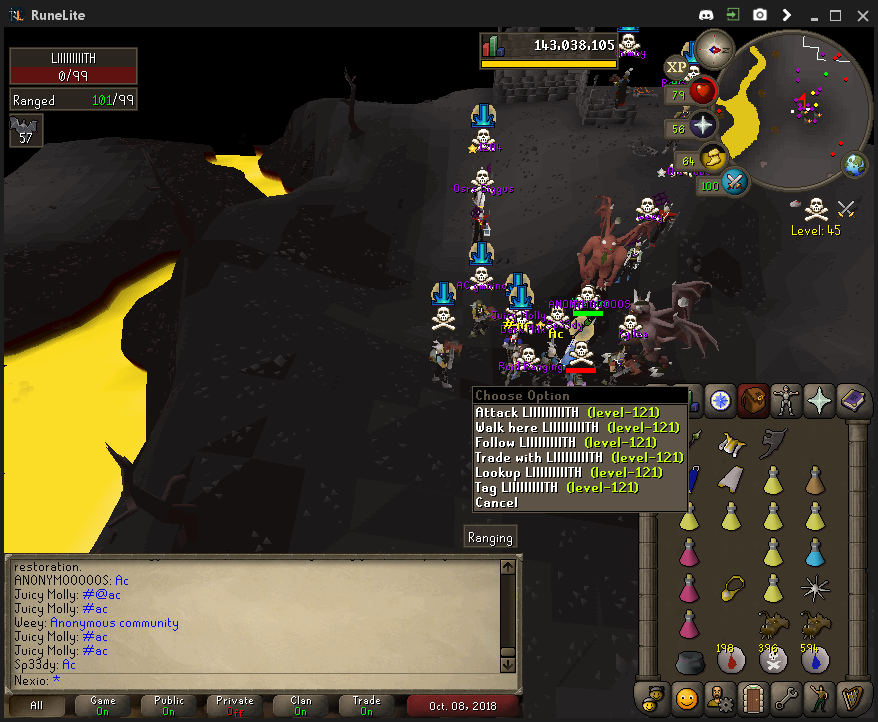This screenshot has height=722, width=878.
Task: Activate the special attack orb
Action: 735,183
